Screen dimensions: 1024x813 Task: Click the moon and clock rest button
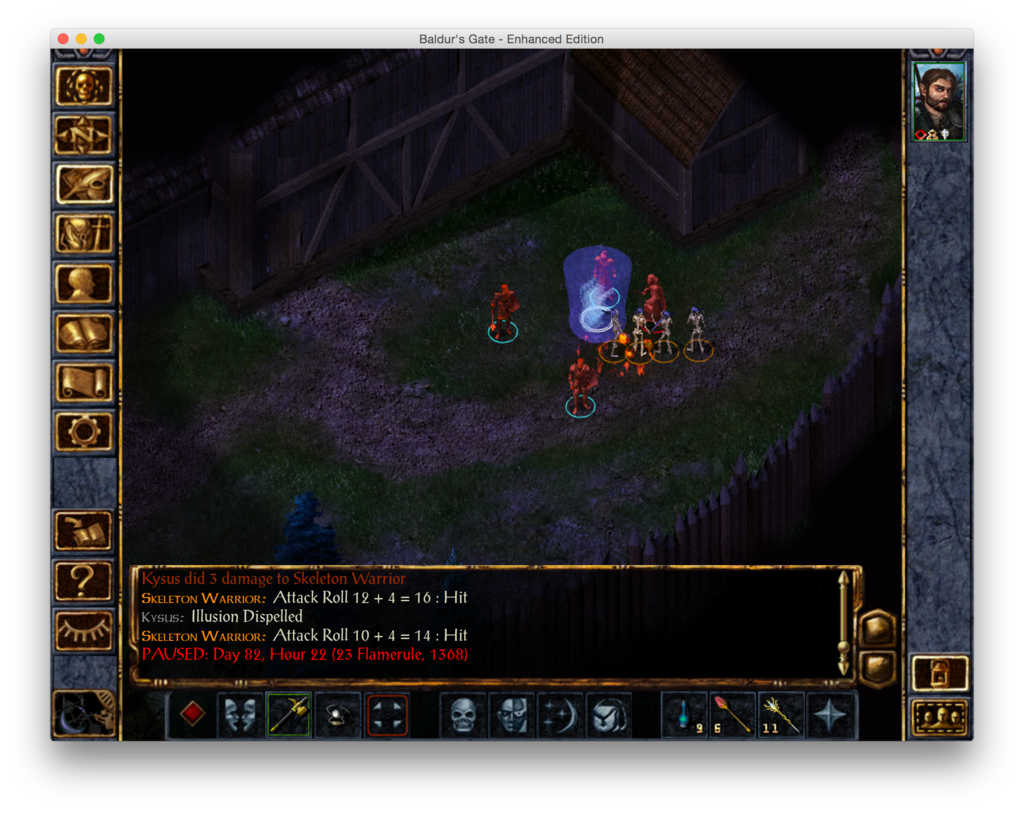tap(84, 711)
